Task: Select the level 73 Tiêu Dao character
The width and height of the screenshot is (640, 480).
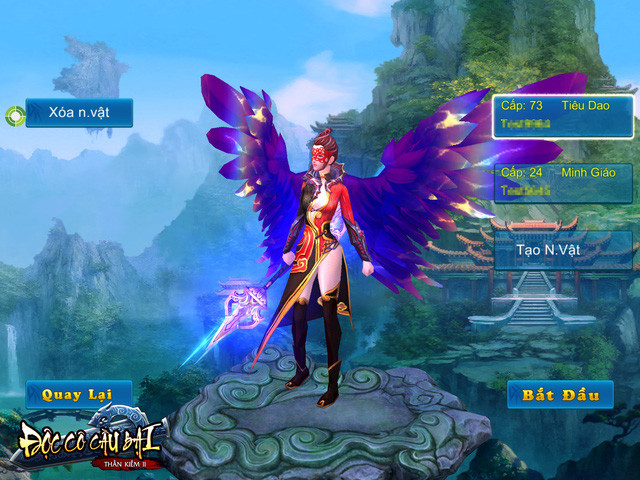Action: click(x=563, y=116)
